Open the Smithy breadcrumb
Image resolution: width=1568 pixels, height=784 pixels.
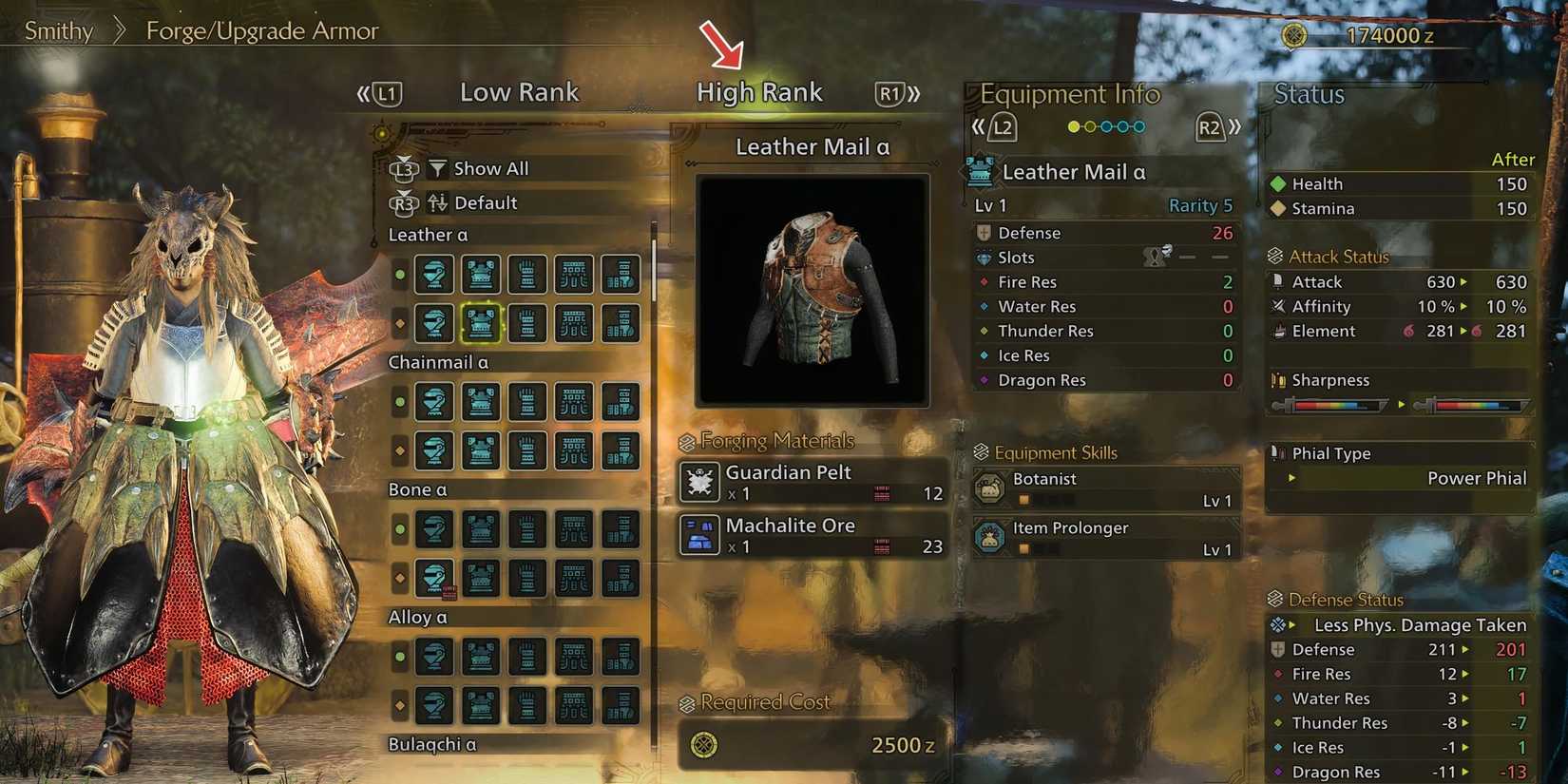click(x=58, y=30)
